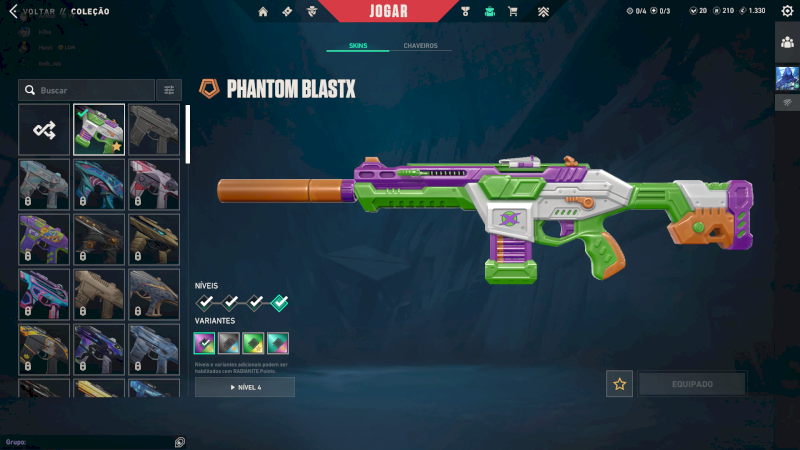This screenshot has height=450, width=800.
Task: Open the store cart icon
Action: tap(513, 12)
